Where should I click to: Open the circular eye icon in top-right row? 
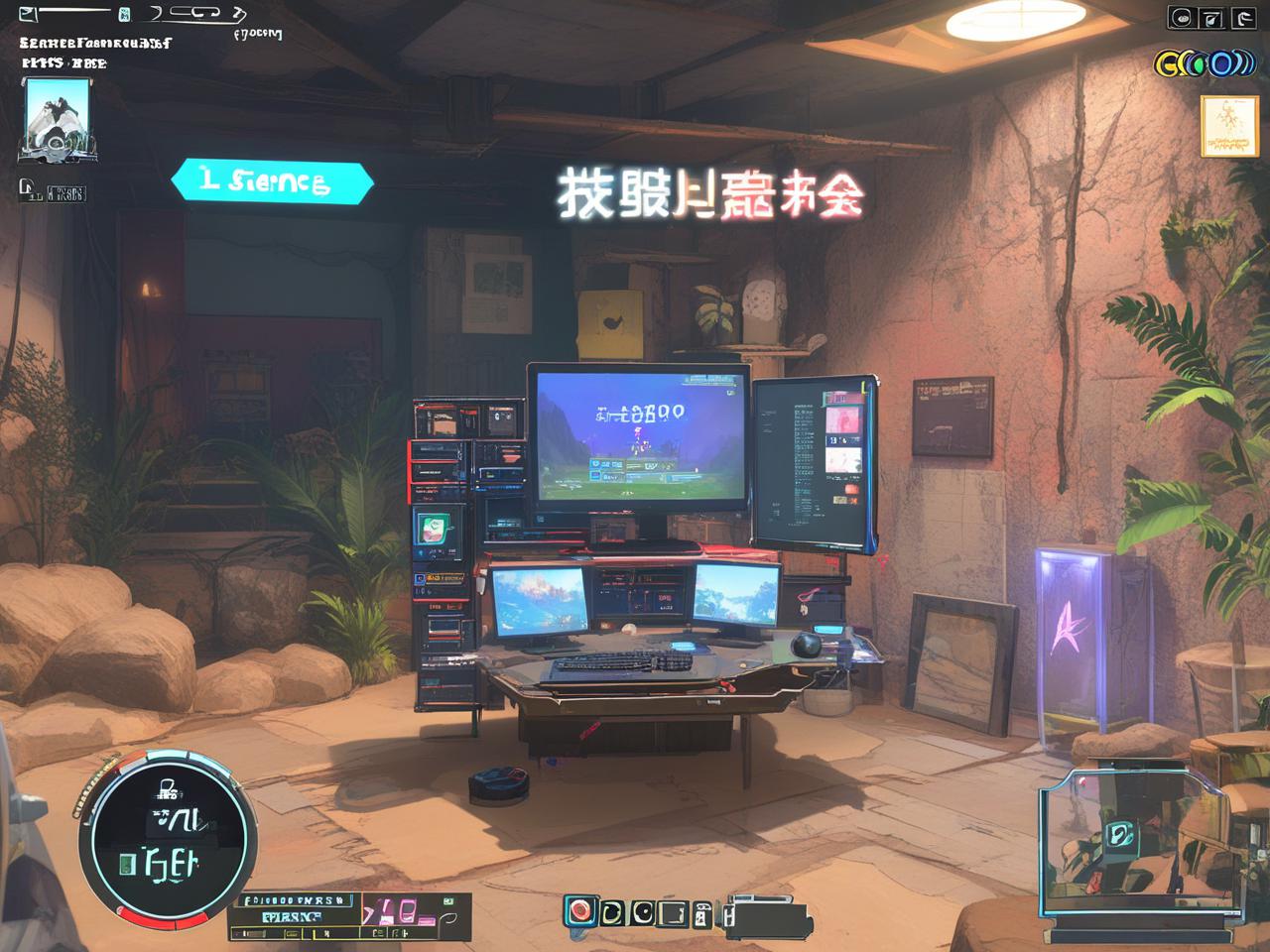tap(1182, 17)
